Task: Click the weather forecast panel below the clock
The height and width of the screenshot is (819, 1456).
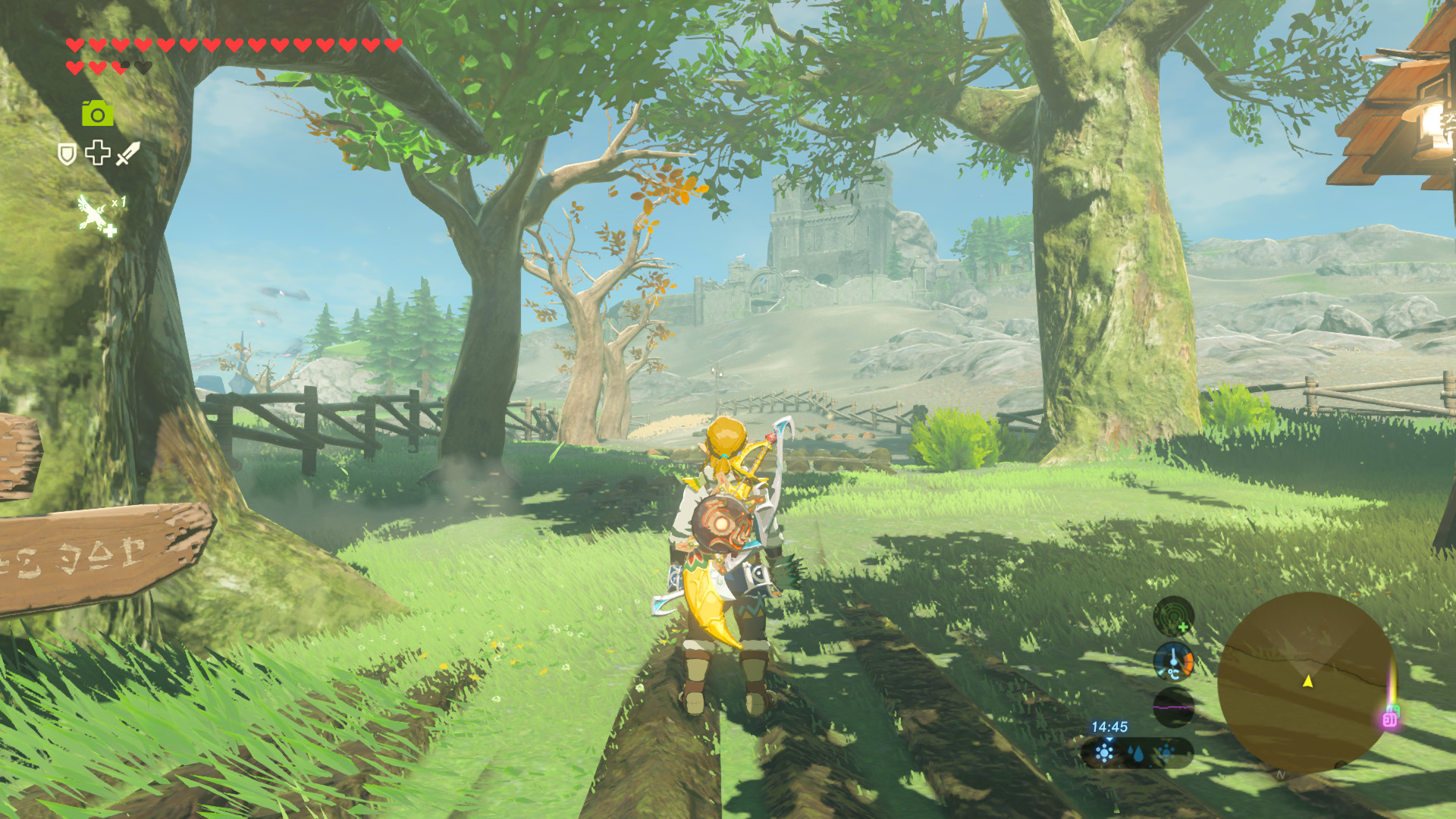Action: click(1137, 753)
